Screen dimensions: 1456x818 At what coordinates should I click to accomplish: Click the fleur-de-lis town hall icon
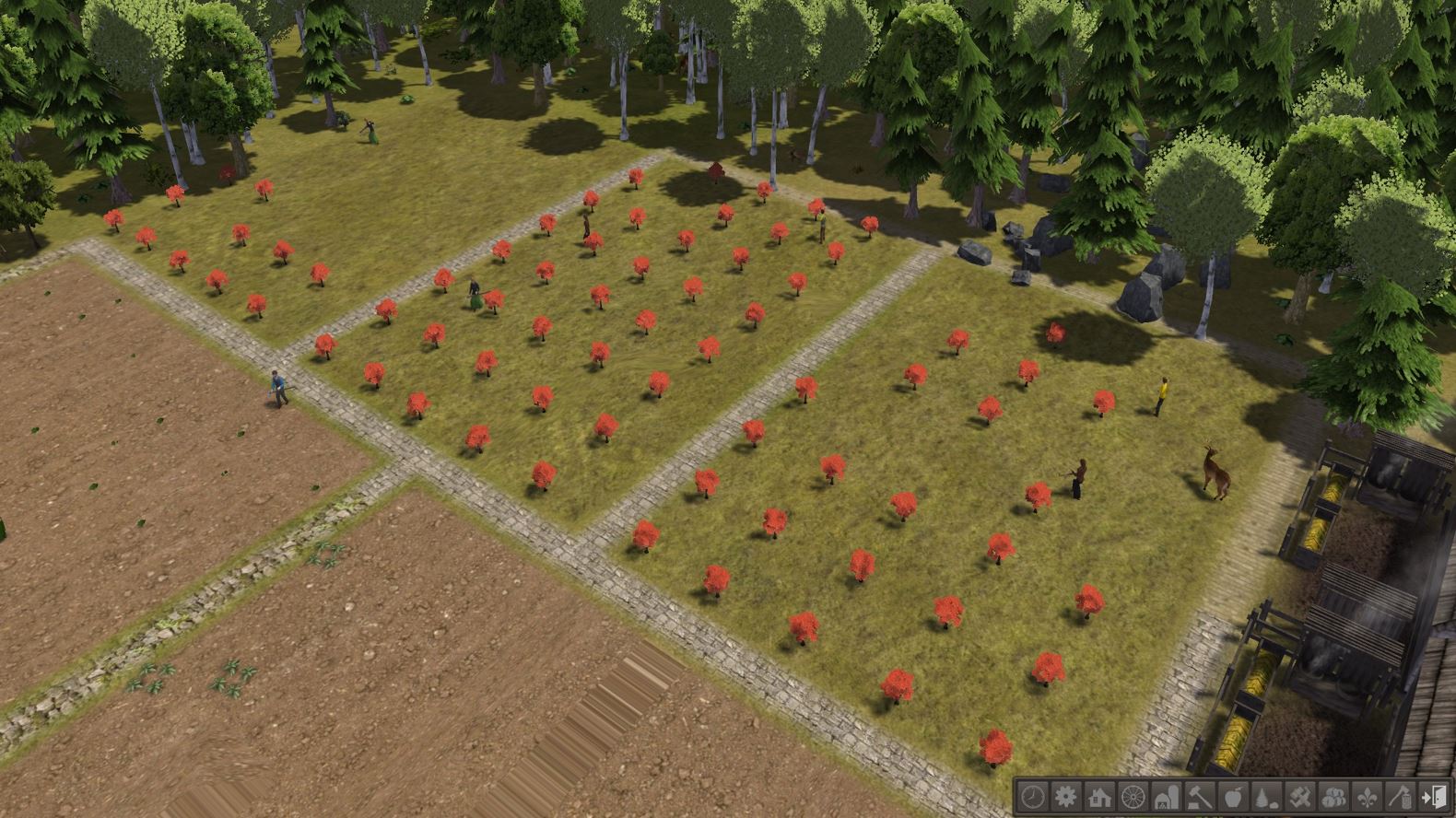tap(1366, 800)
